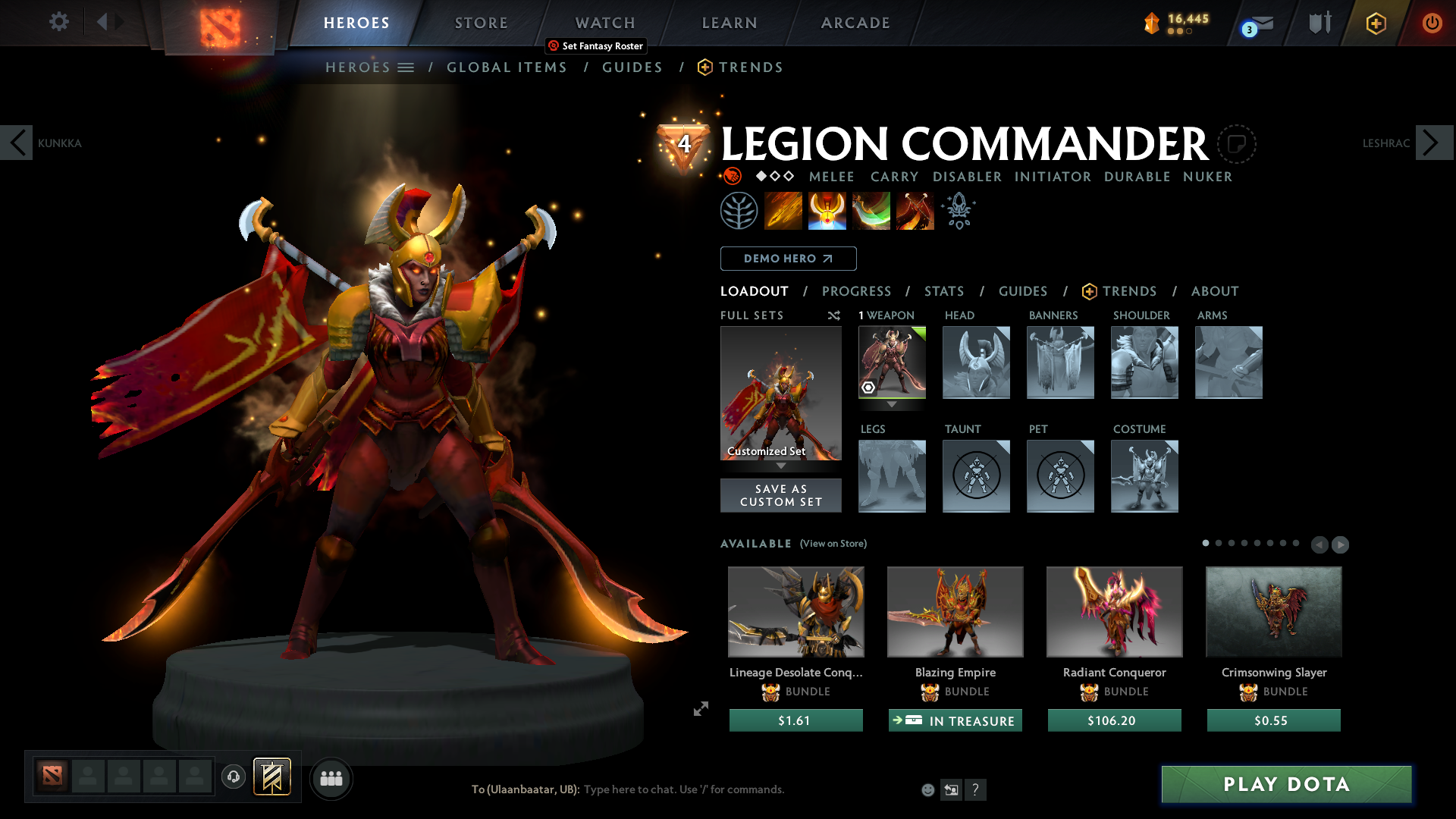Open the Aghanim's Scepter upgrade icon

coord(958,210)
